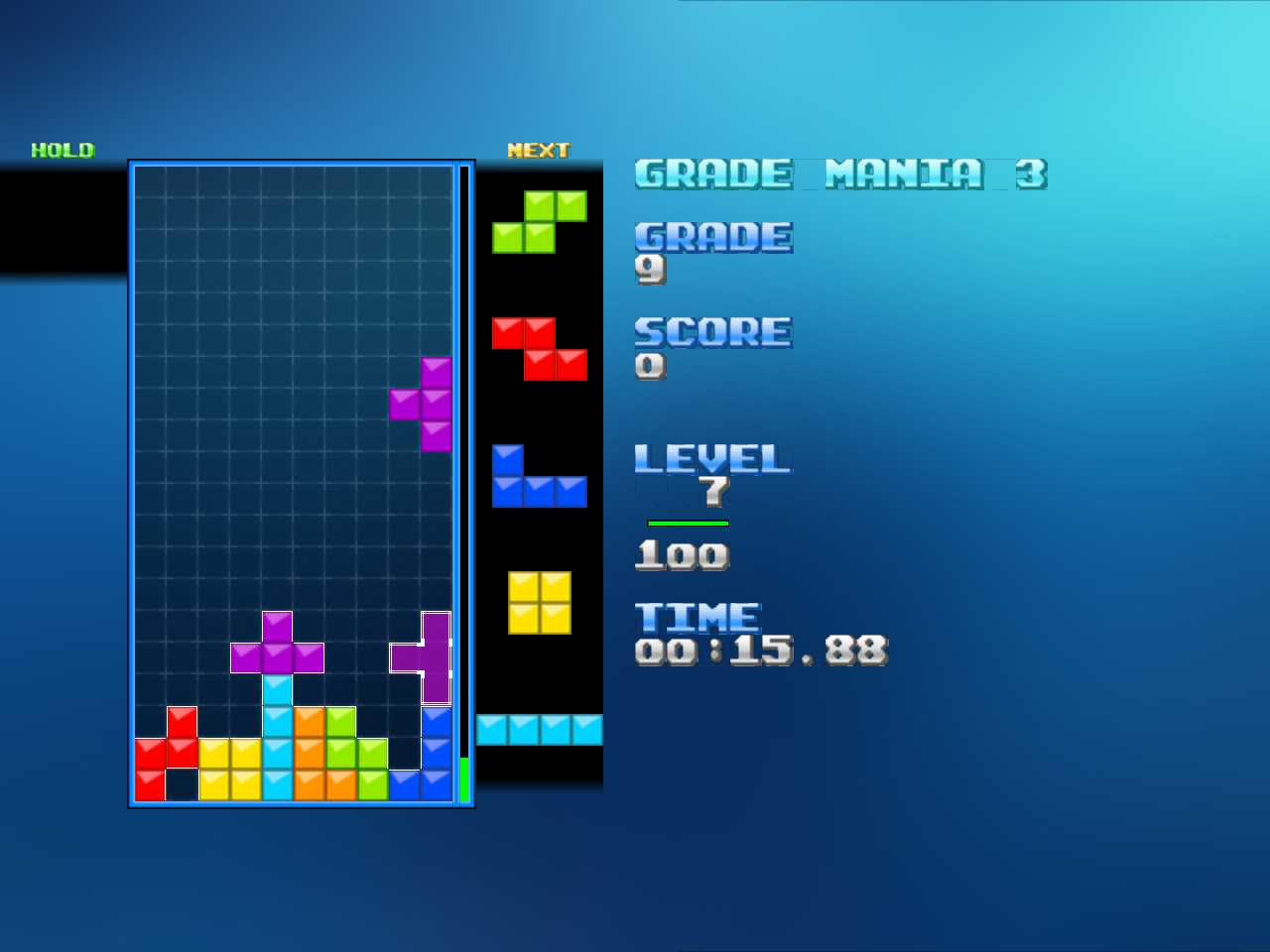Select the cyan I-piece at queue bottom
The height and width of the screenshot is (952, 1270).
539,729
